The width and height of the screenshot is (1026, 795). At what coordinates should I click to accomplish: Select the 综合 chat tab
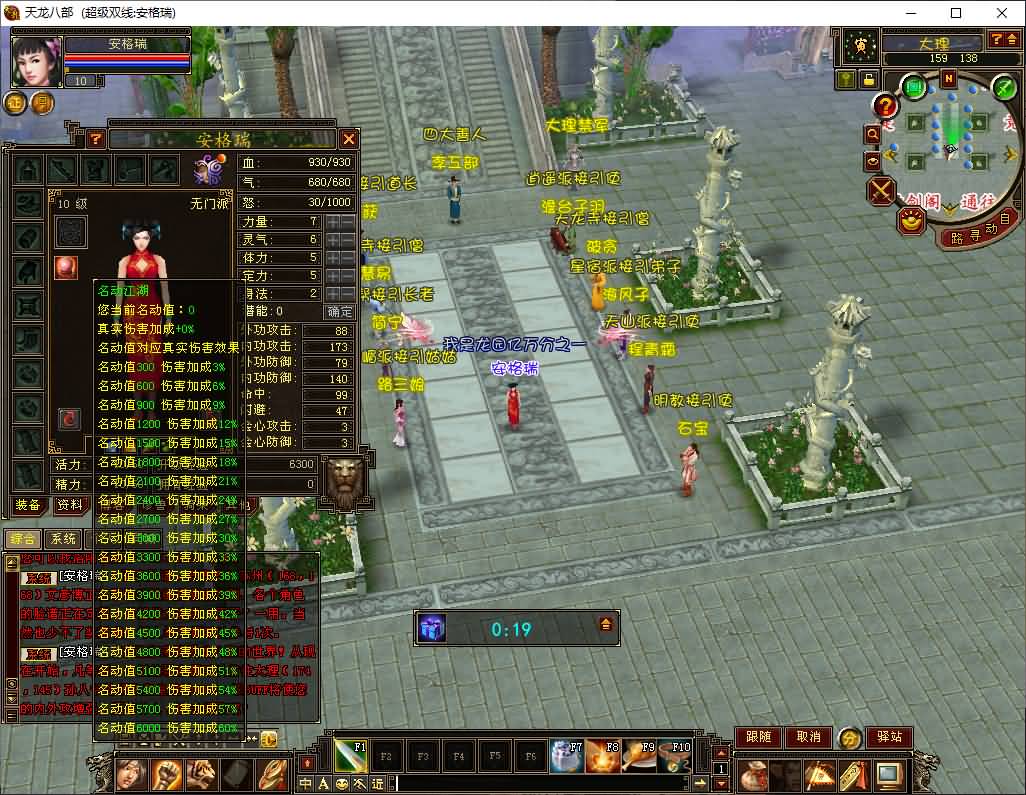(22, 539)
